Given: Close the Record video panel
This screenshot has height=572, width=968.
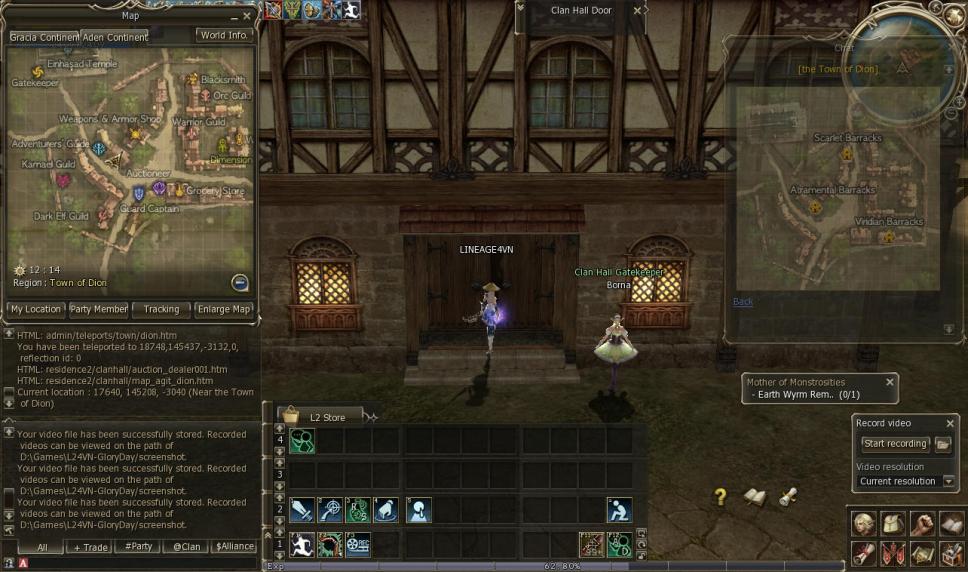Looking at the screenshot, I should pos(949,423).
